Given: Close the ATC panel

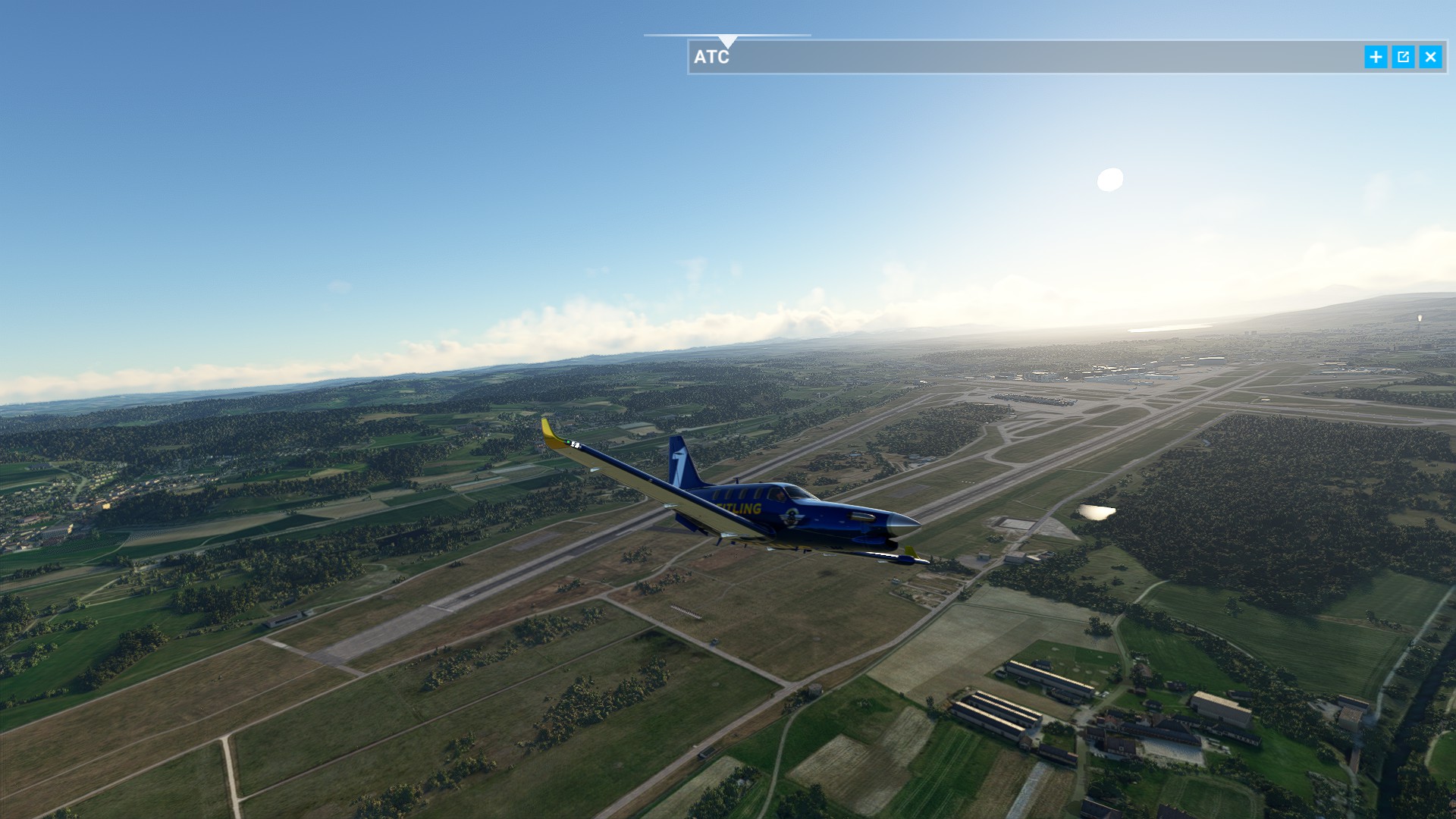Looking at the screenshot, I should click(1430, 57).
